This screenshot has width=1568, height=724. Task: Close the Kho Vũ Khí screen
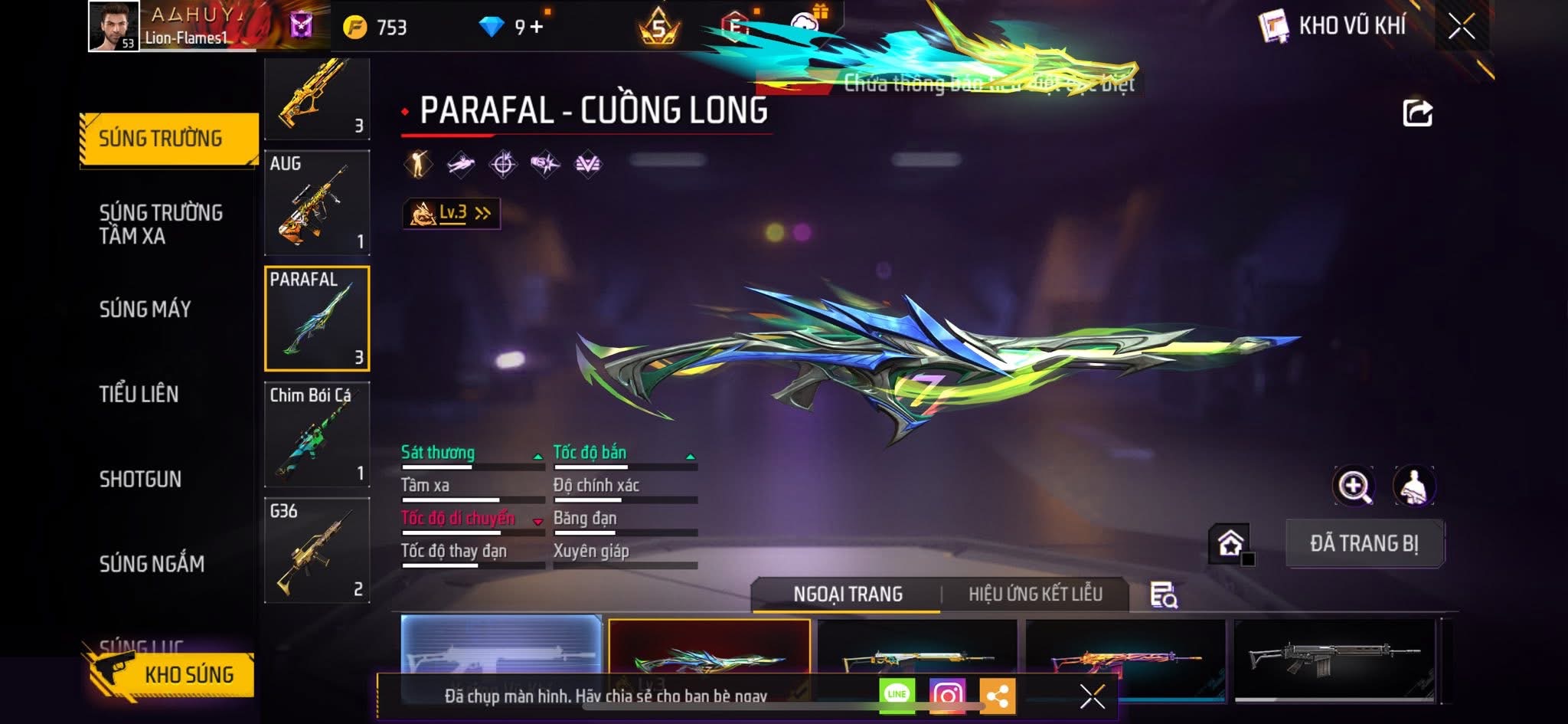[x=1461, y=27]
